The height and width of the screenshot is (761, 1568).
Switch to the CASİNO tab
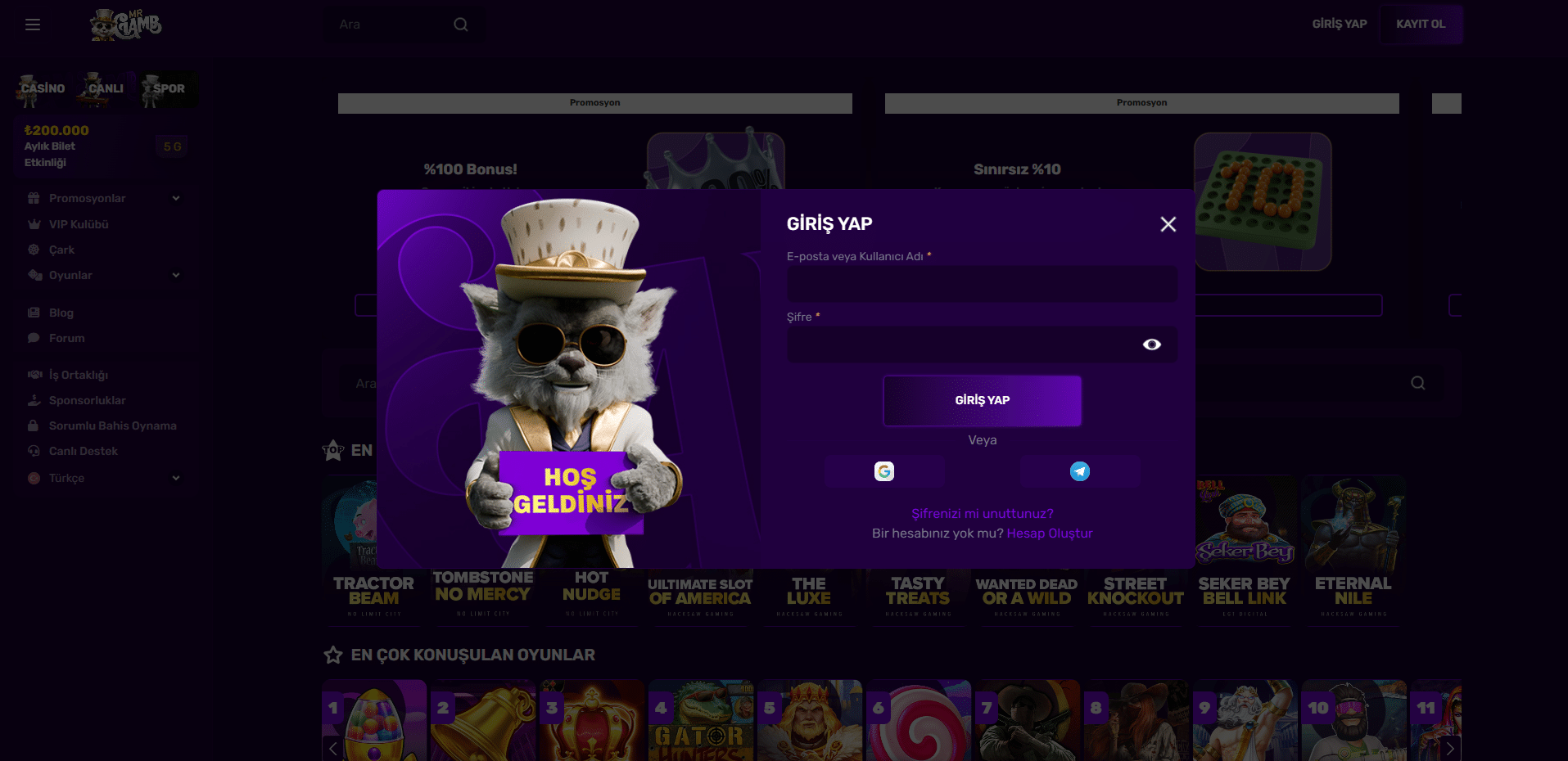point(43,89)
